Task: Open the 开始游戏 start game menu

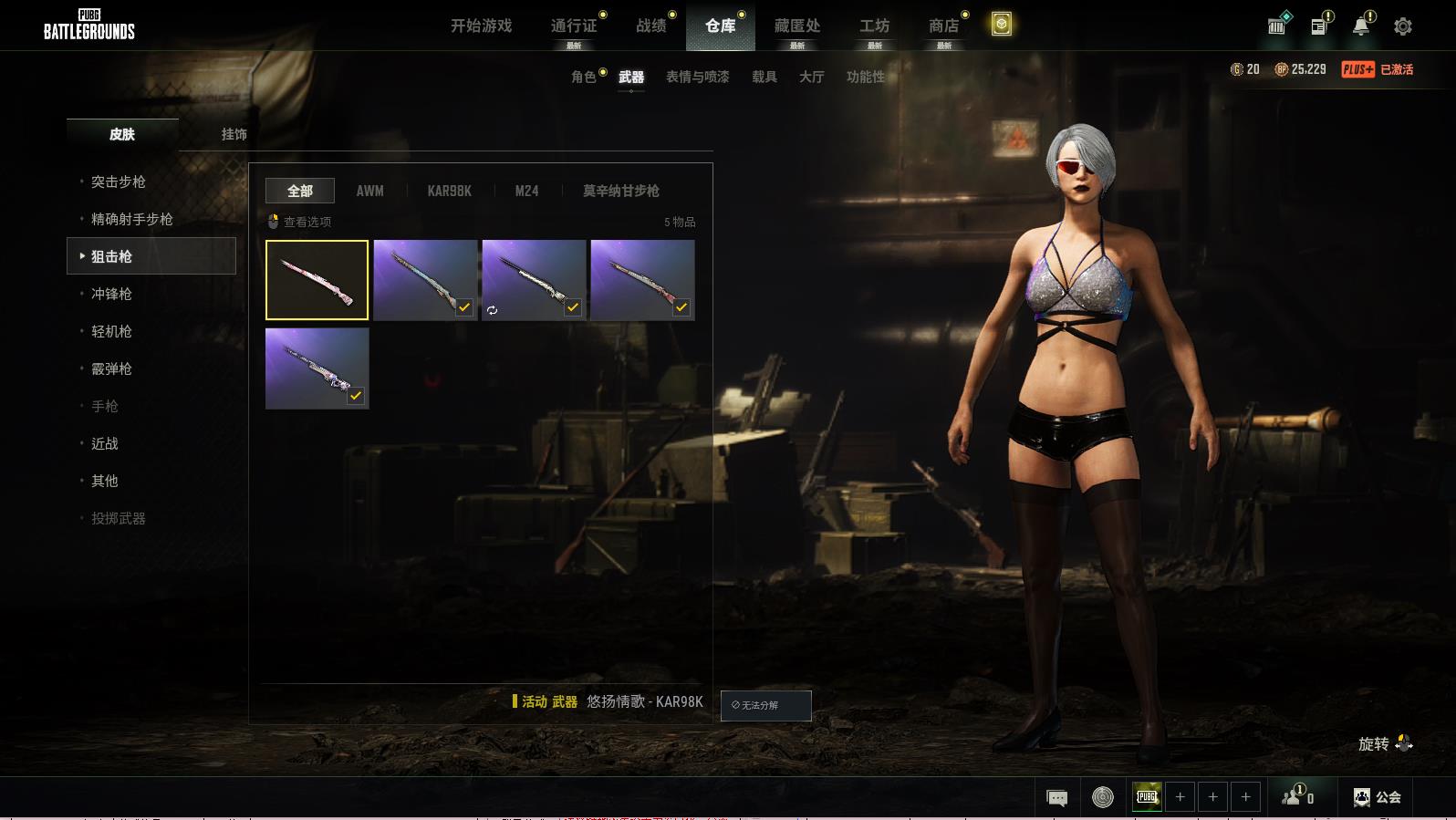Action: pos(481,26)
